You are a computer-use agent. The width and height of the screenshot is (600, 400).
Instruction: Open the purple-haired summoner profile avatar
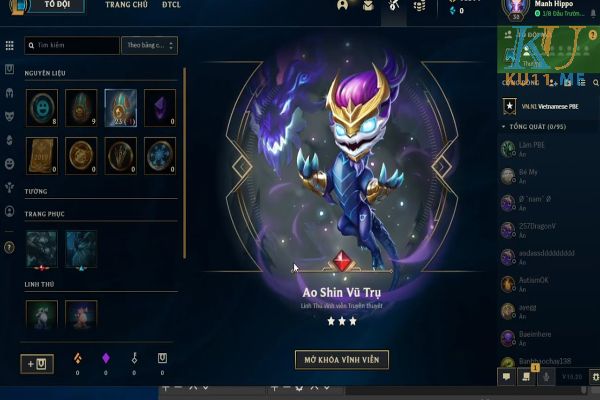point(518,9)
